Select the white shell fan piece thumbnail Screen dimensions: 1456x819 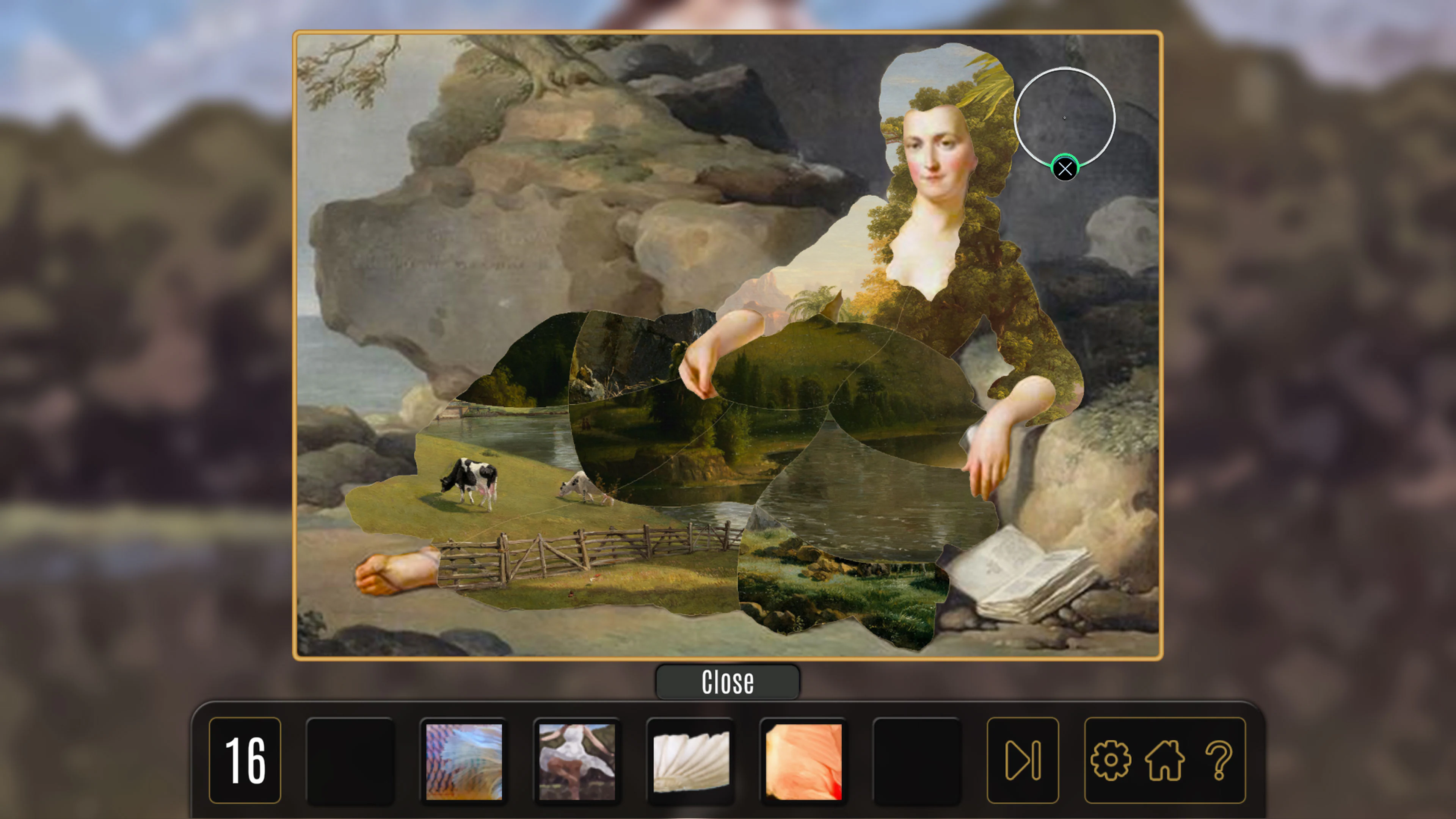pyautogui.click(x=691, y=760)
